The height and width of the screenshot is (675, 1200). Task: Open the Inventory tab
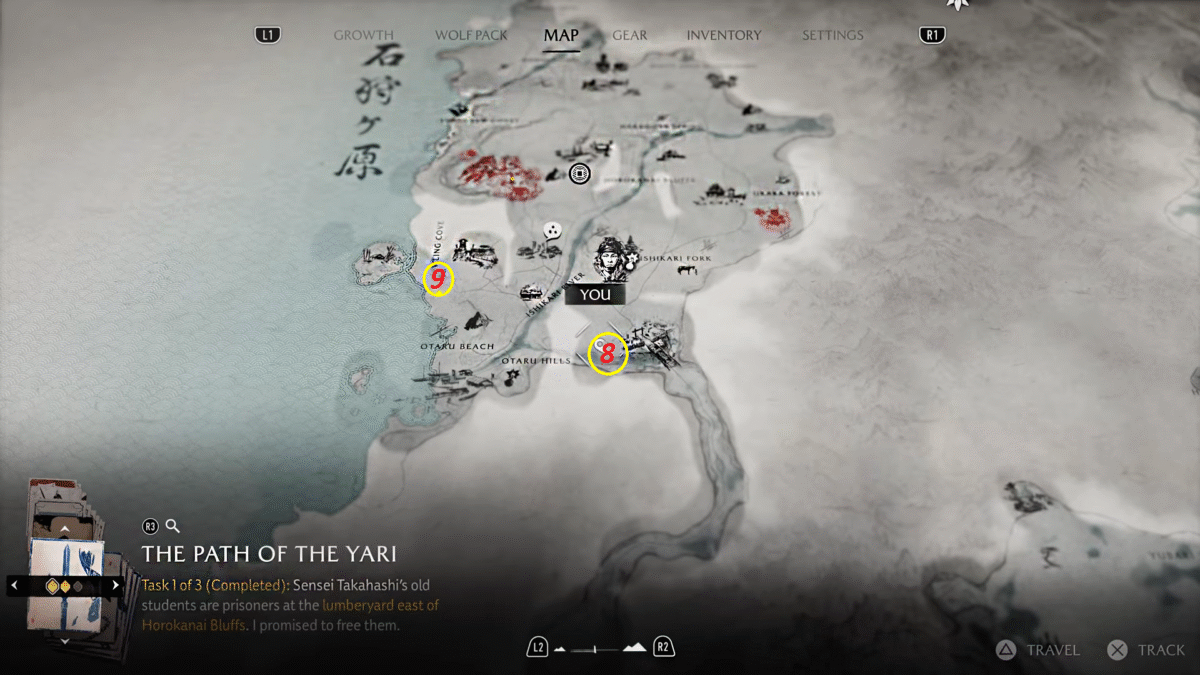(723, 35)
